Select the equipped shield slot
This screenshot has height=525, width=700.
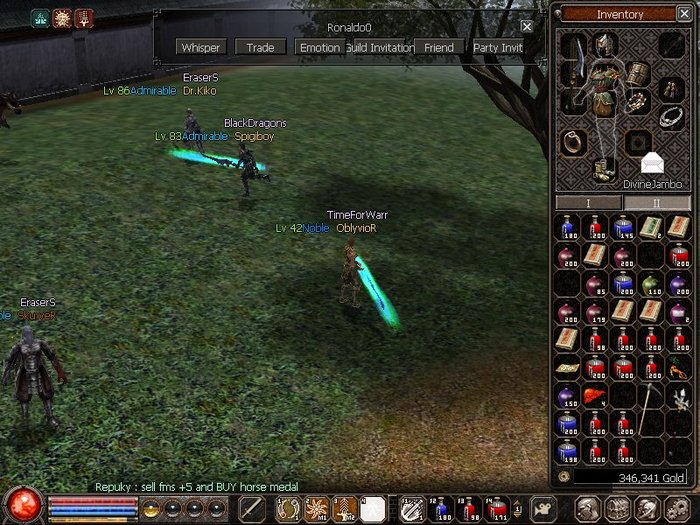point(638,73)
